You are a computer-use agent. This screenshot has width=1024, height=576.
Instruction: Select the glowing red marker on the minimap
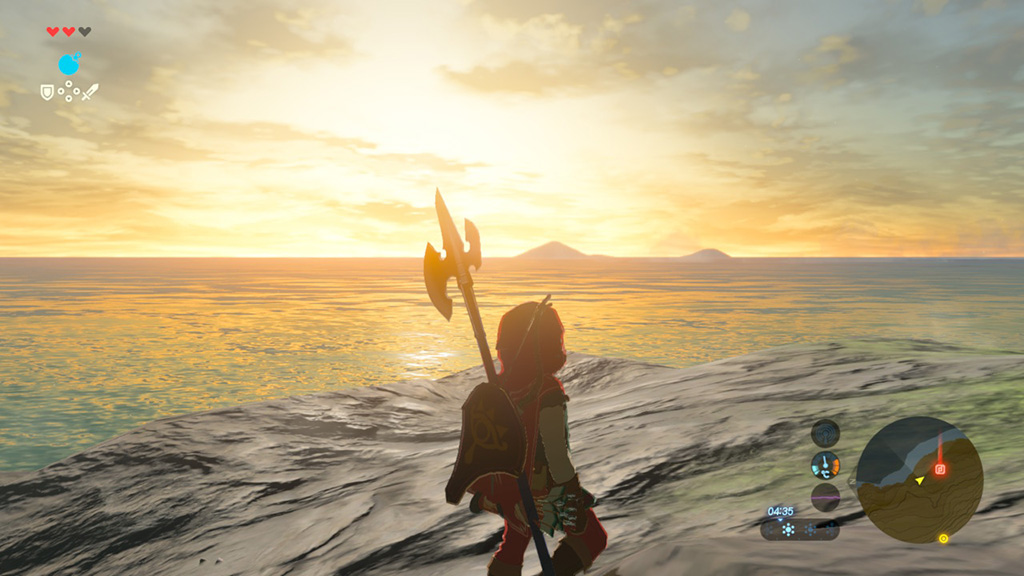(940, 468)
